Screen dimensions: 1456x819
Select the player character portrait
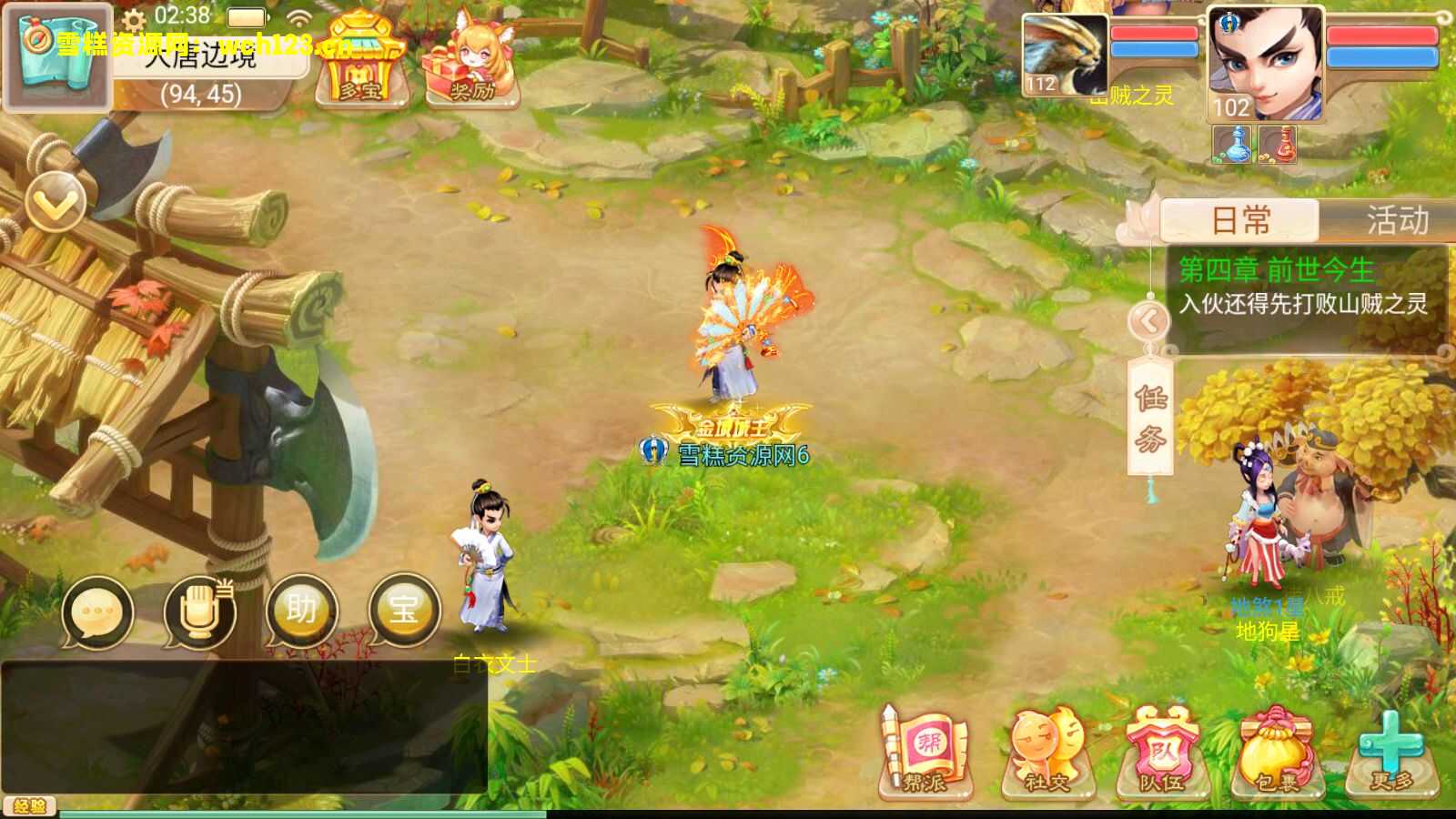1265,64
